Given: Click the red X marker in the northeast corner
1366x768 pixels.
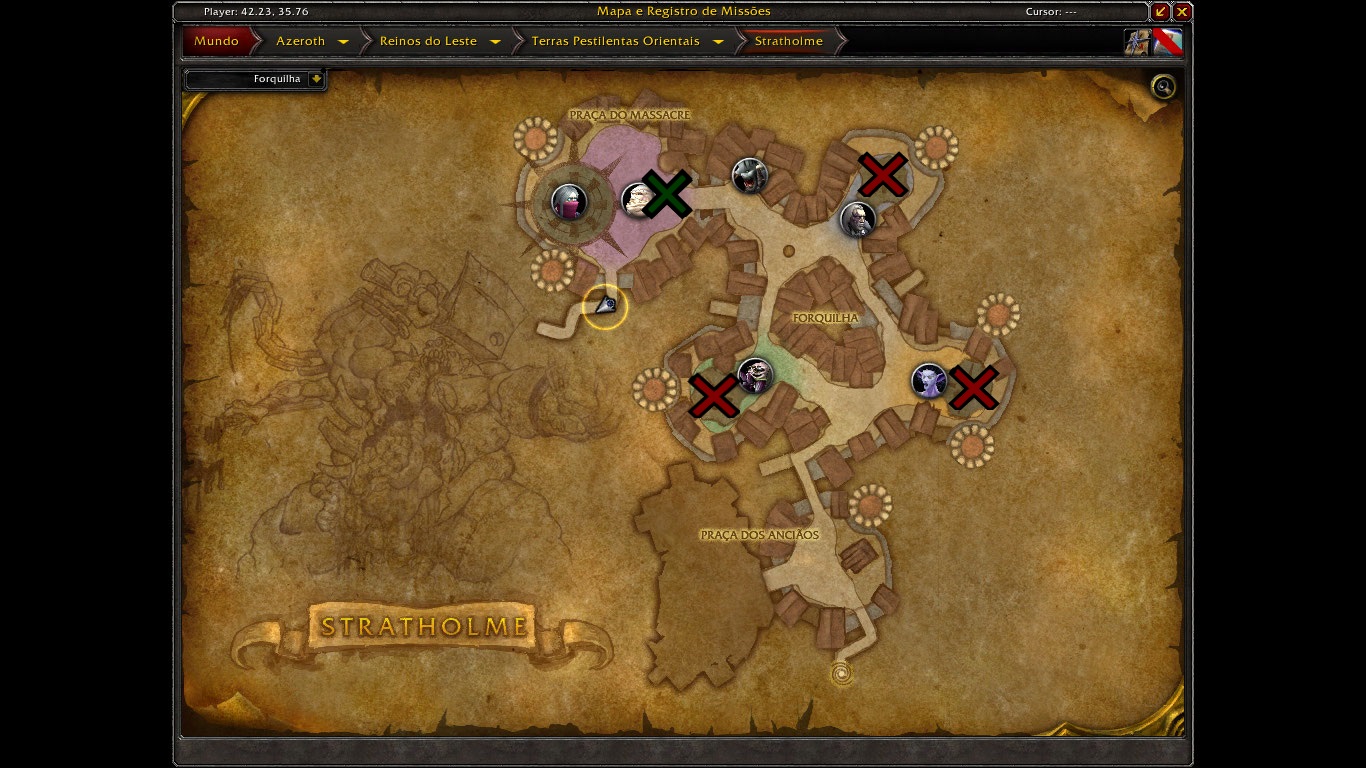Looking at the screenshot, I should tap(882, 175).
